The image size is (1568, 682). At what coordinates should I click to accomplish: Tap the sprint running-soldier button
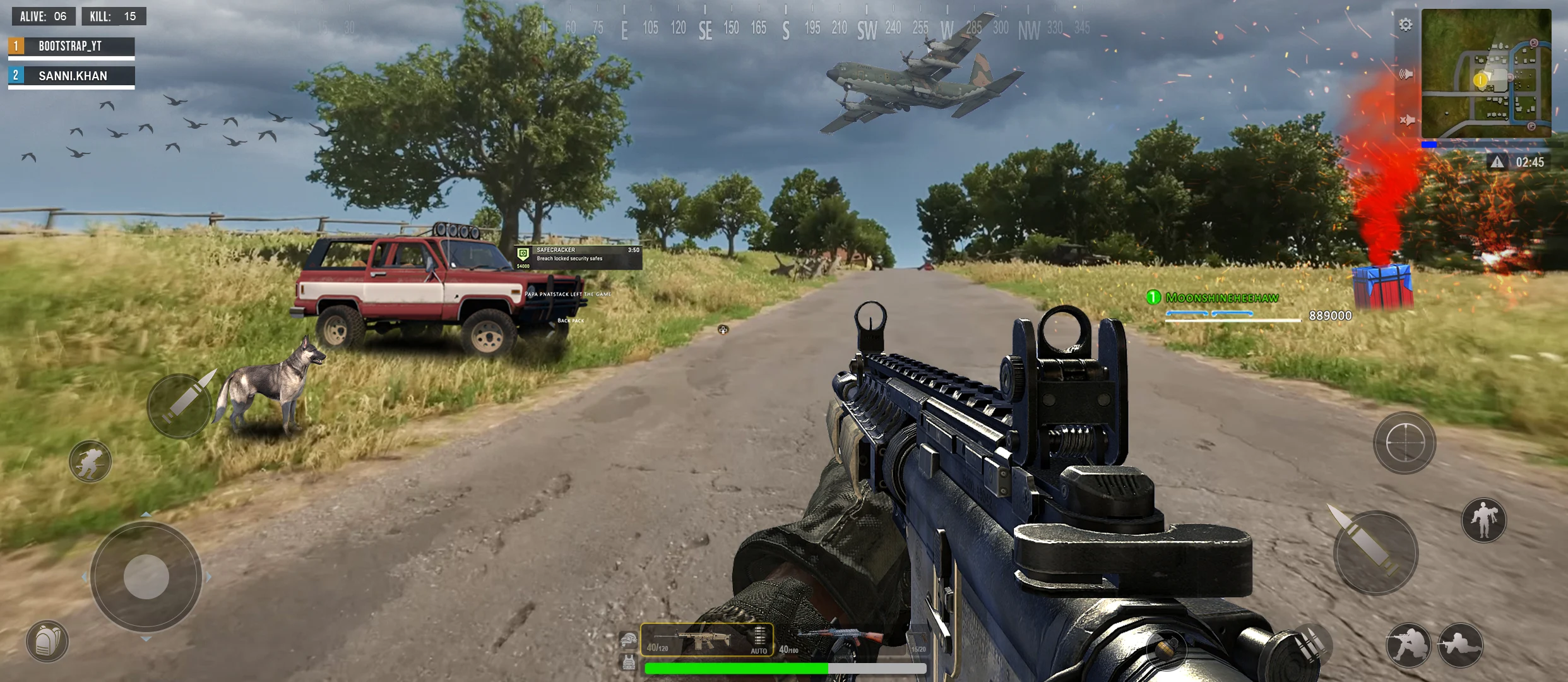(90, 461)
